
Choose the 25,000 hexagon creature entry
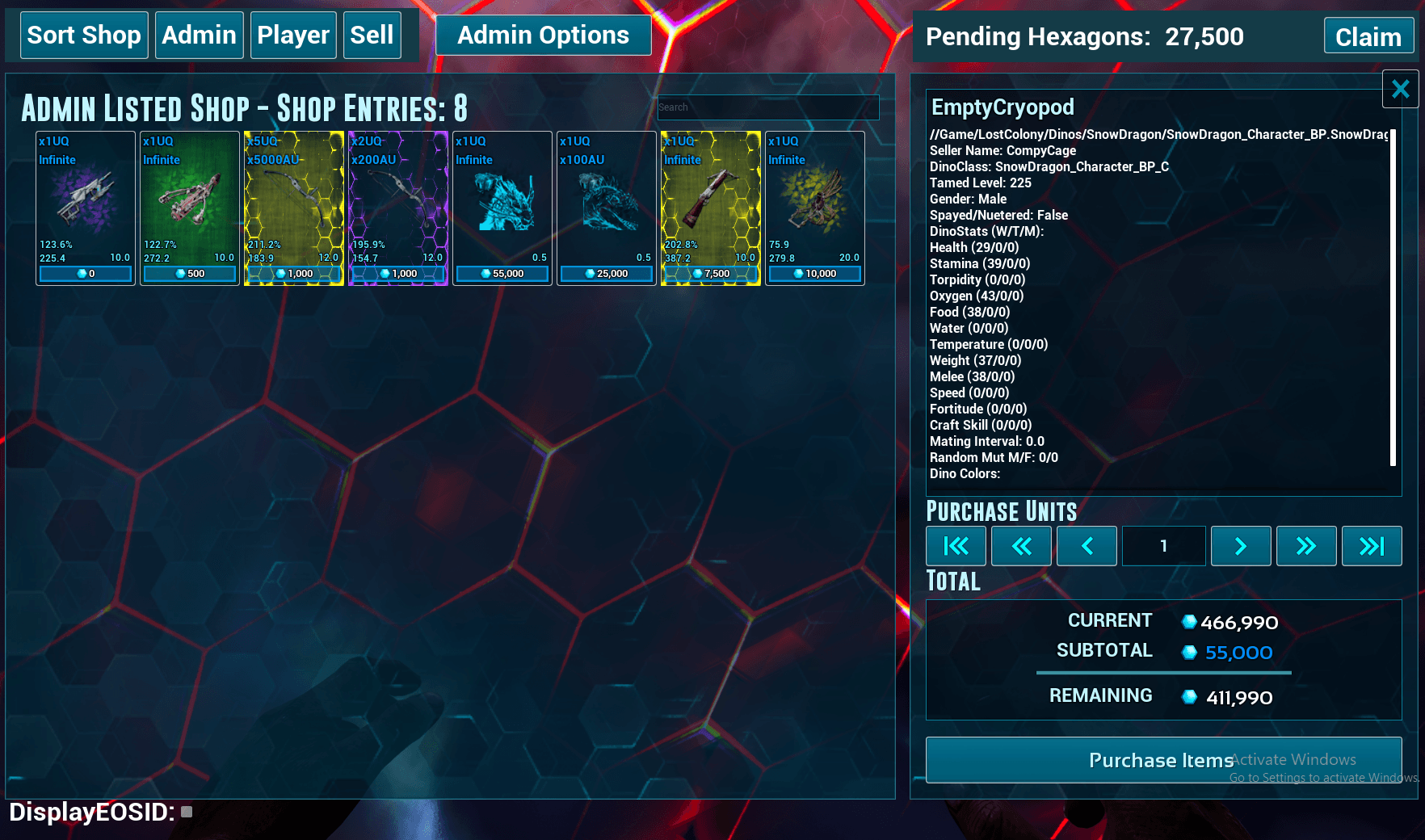(x=607, y=208)
